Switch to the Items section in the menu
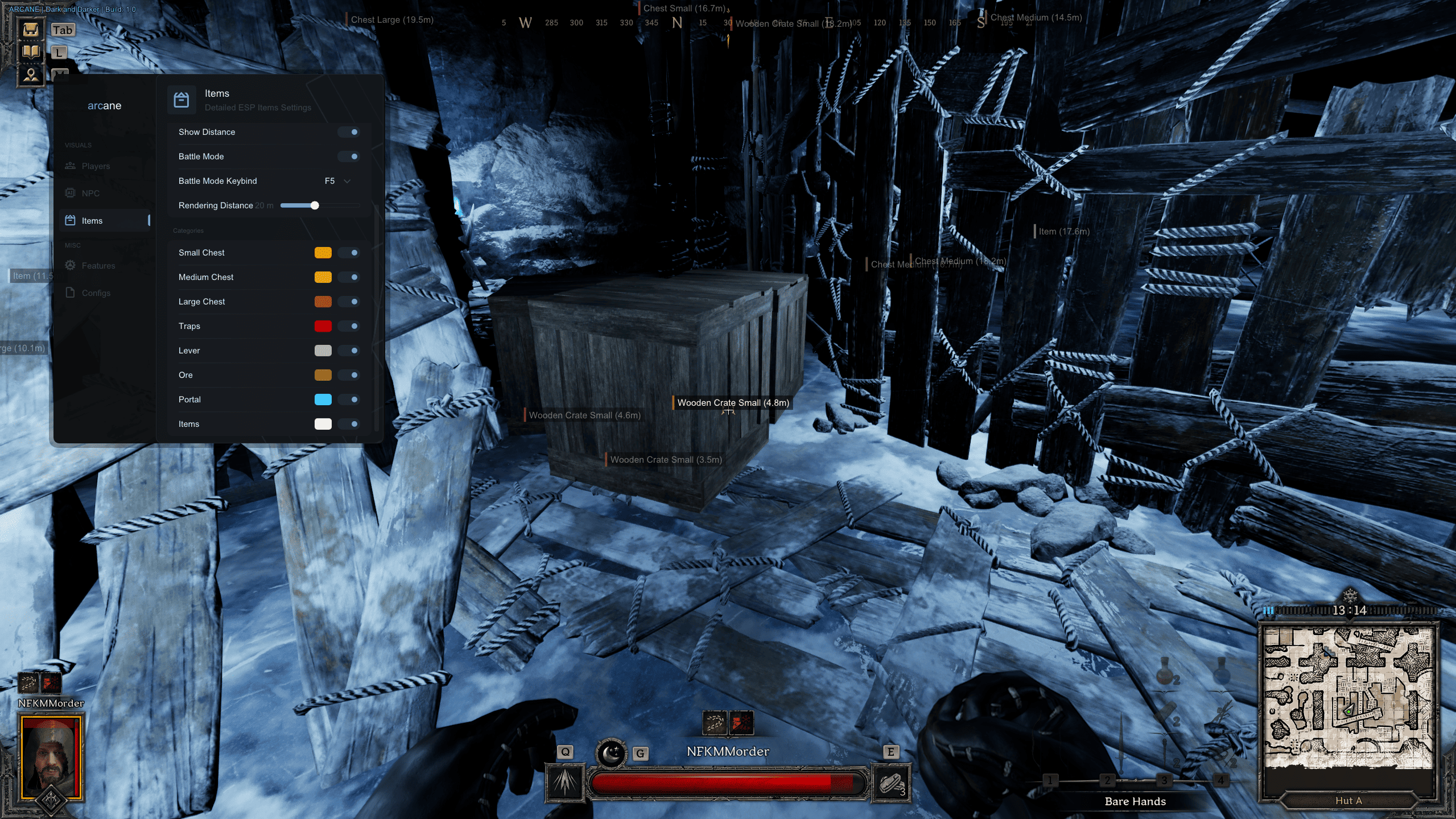Screen dimensions: 1456x819 pyautogui.click(x=91, y=220)
